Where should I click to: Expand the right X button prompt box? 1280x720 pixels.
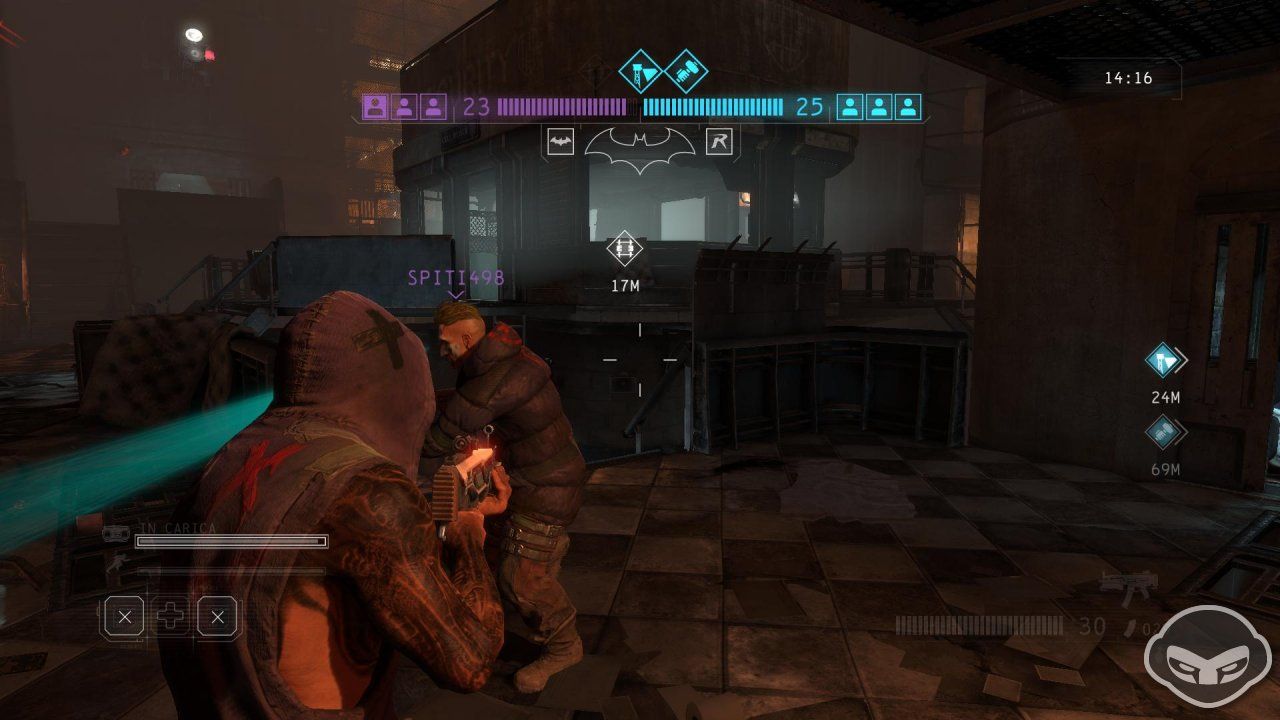tap(217, 615)
